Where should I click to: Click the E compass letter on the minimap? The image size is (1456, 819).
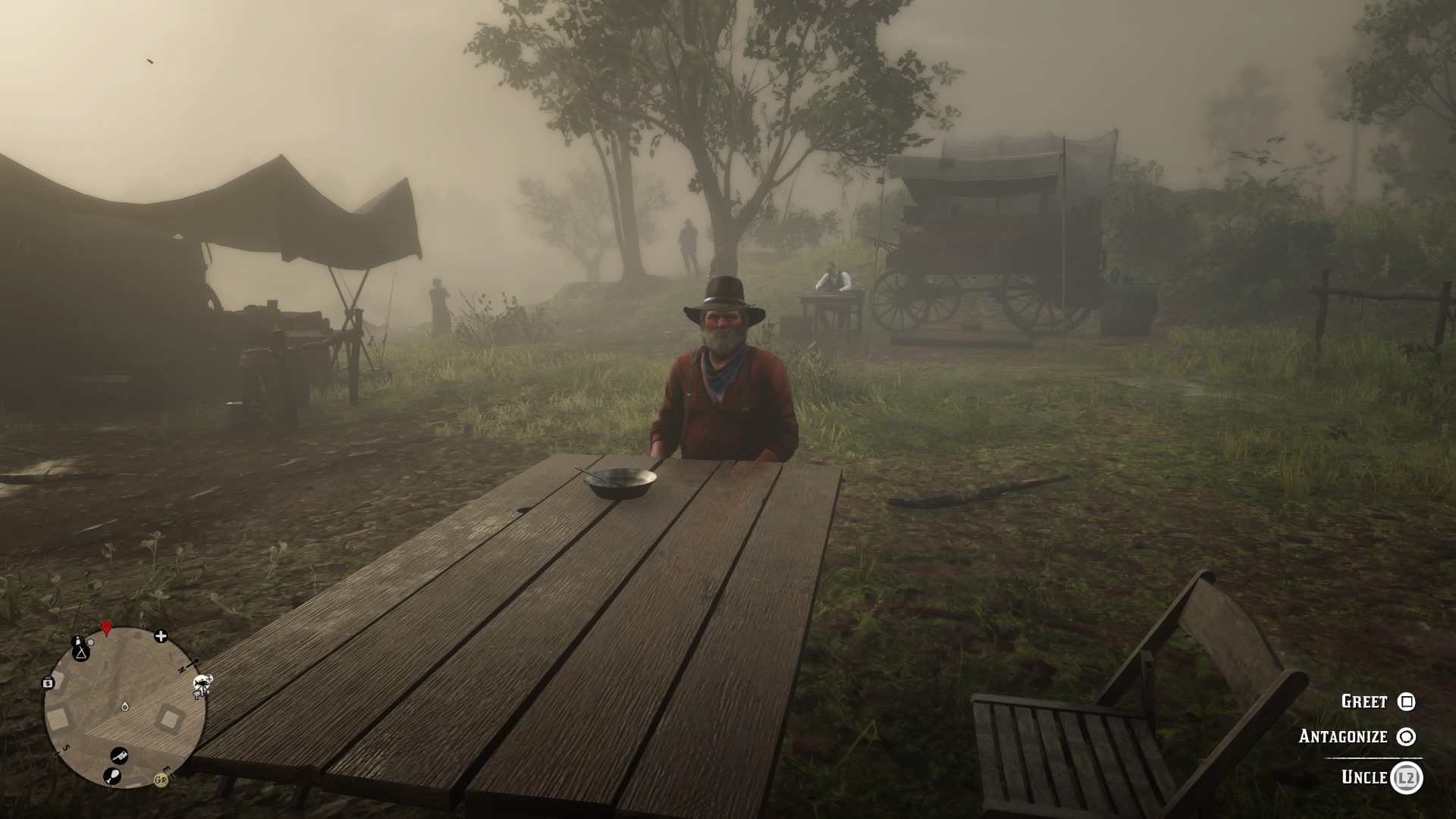[166, 770]
